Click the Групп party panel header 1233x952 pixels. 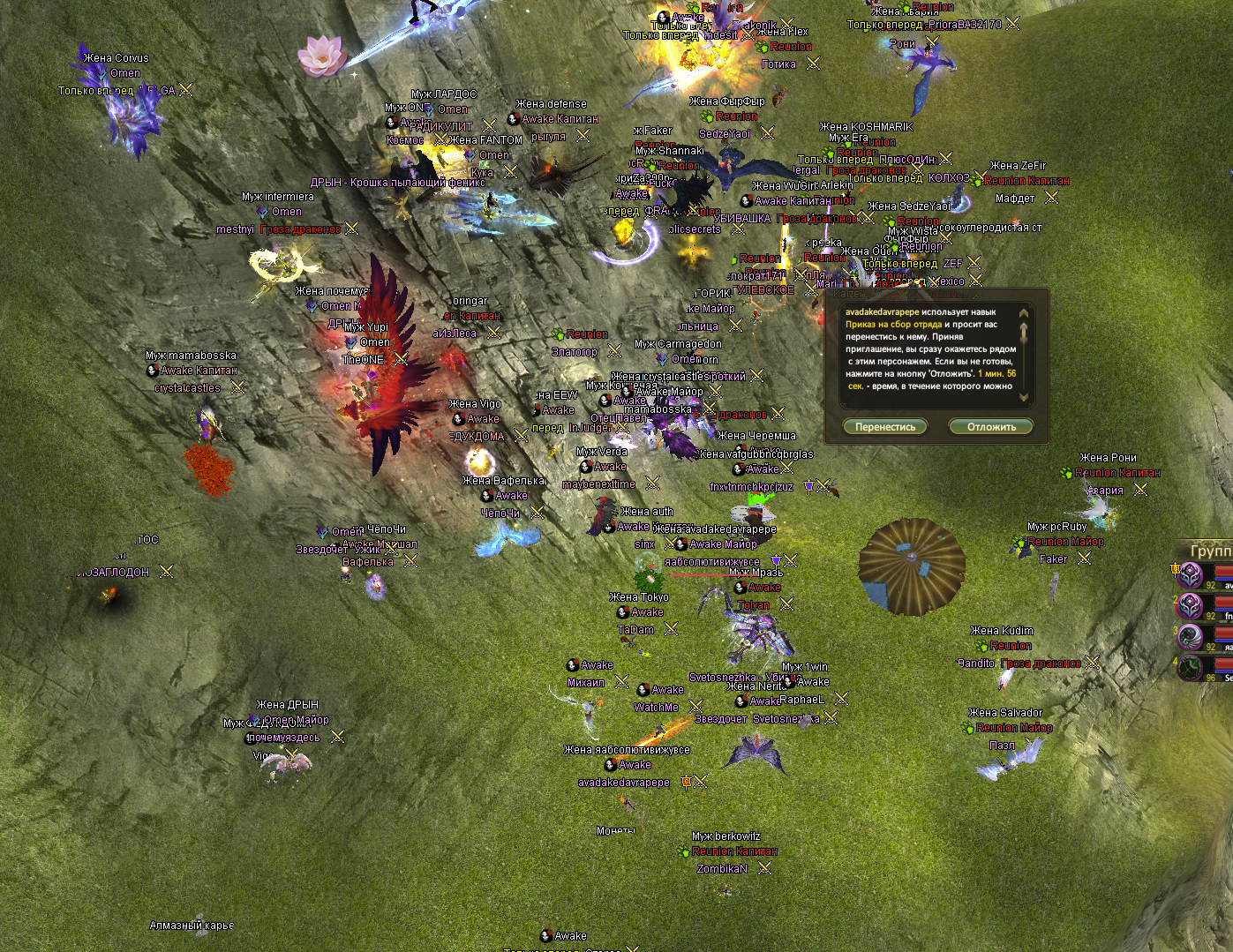[x=1210, y=551]
